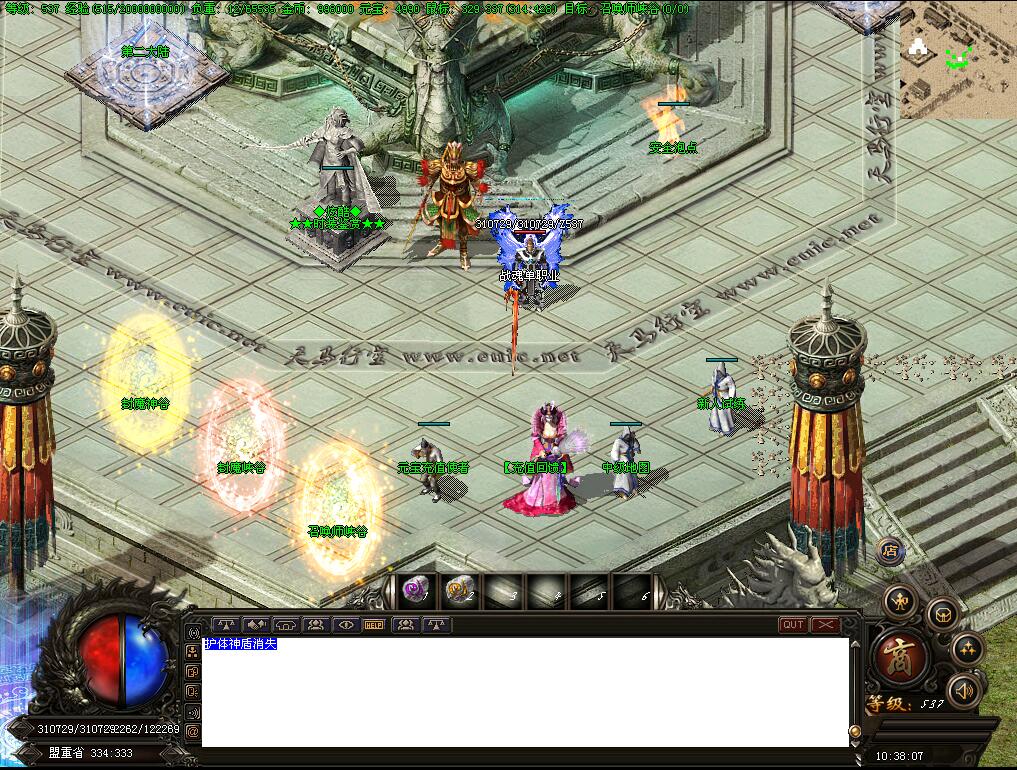
Task: Open the shop via the round 店 button
Action: [890, 550]
